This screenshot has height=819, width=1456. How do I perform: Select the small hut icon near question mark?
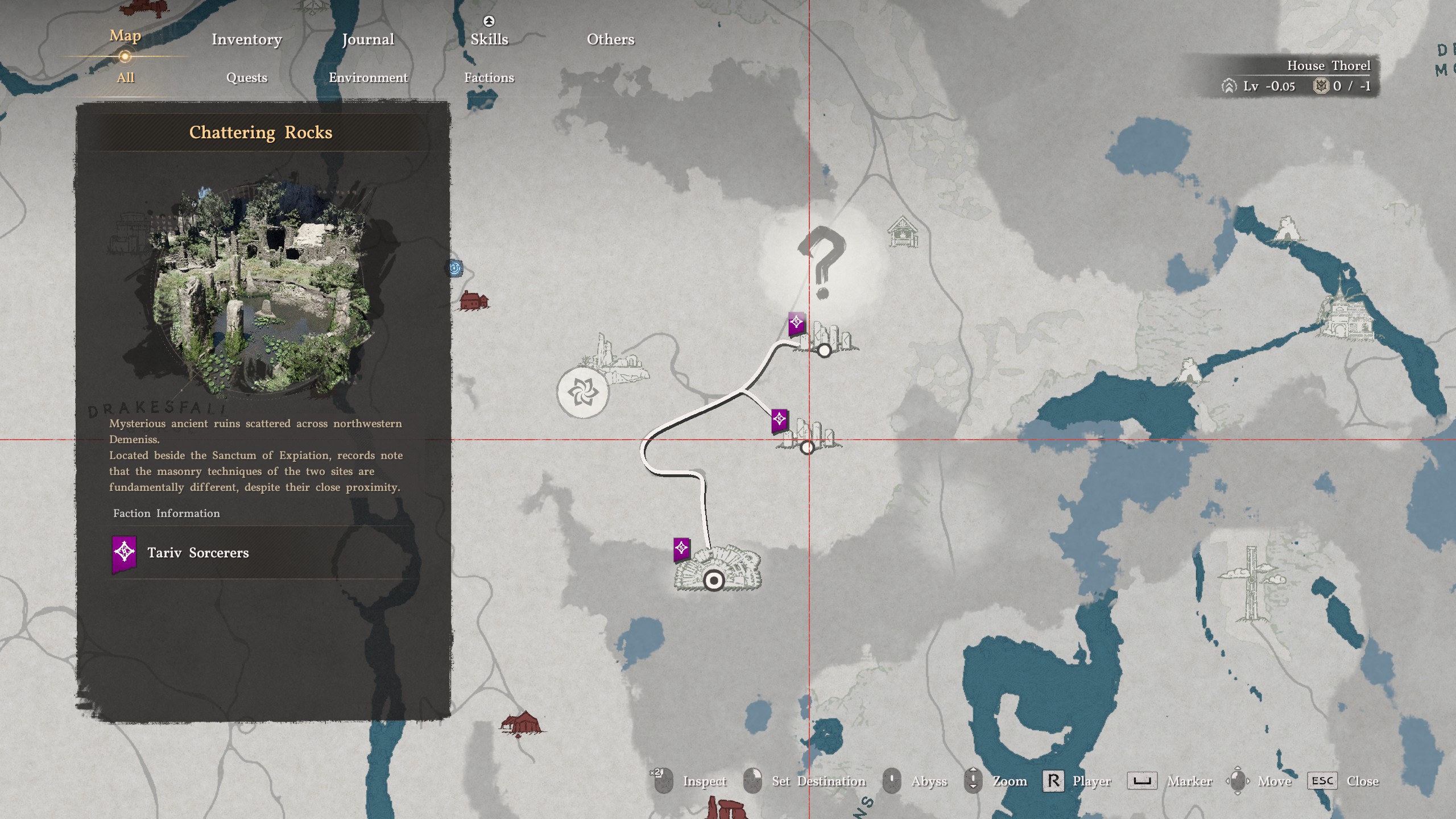902,231
